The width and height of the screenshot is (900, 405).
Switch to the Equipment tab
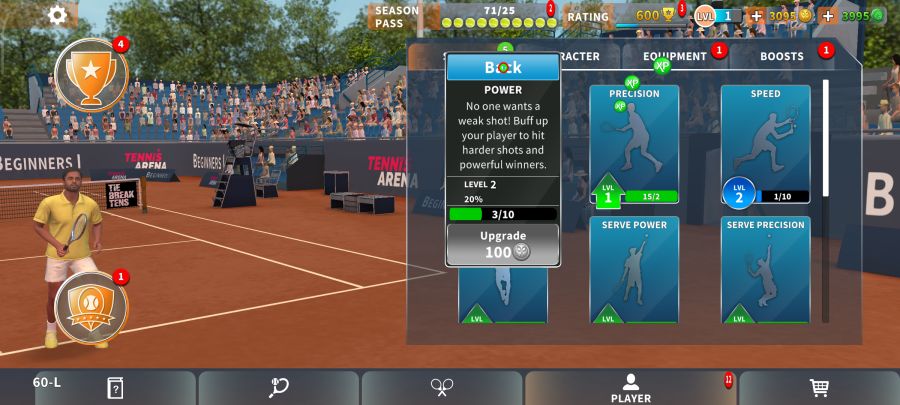[x=675, y=56]
